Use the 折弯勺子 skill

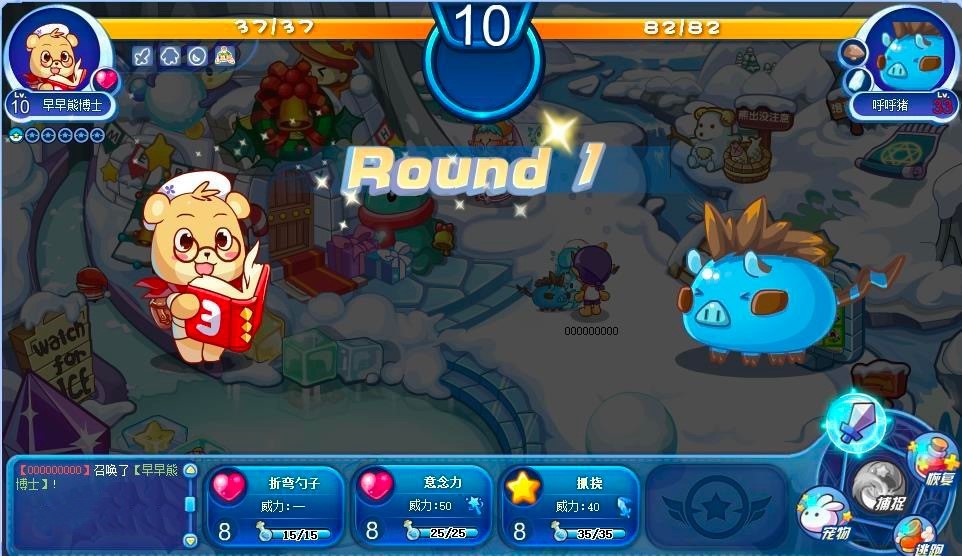(275, 506)
